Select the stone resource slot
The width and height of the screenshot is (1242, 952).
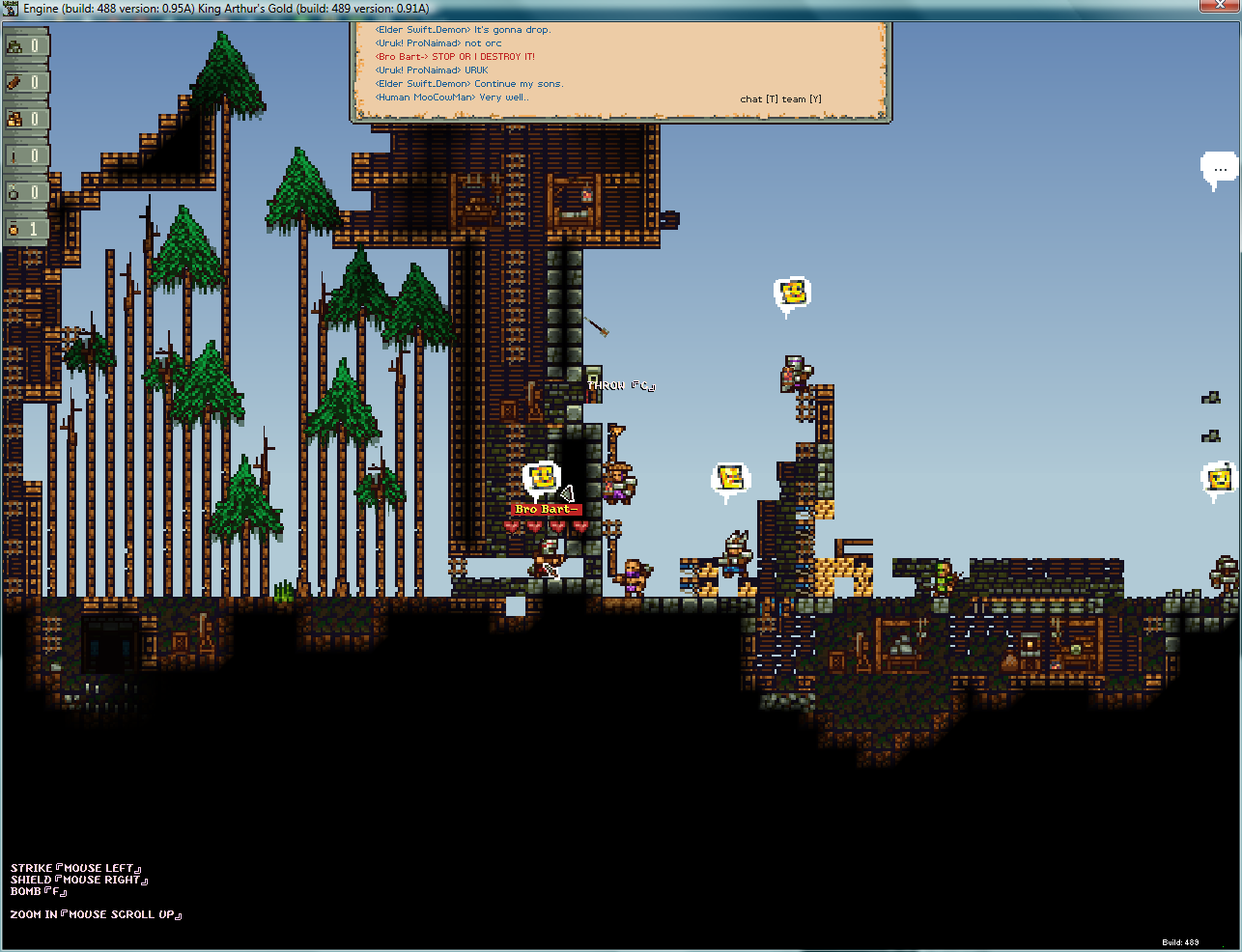click(25, 45)
